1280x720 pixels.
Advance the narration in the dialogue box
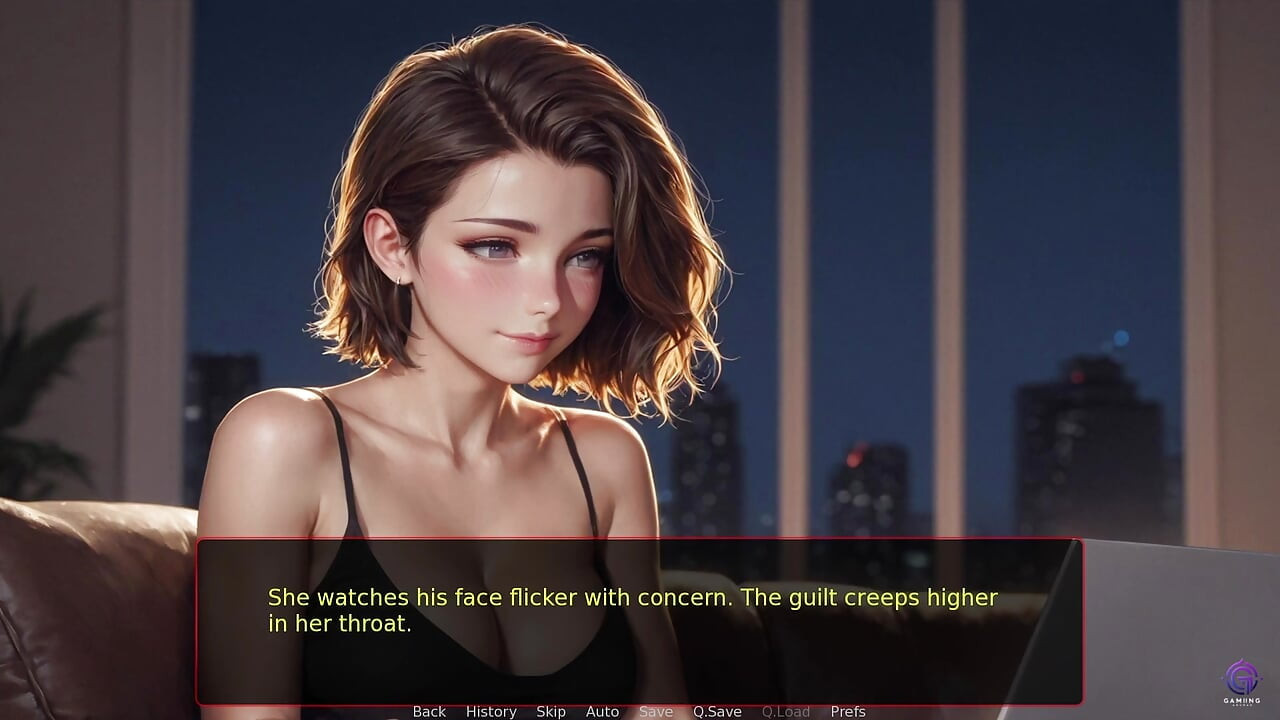[638, 620]
